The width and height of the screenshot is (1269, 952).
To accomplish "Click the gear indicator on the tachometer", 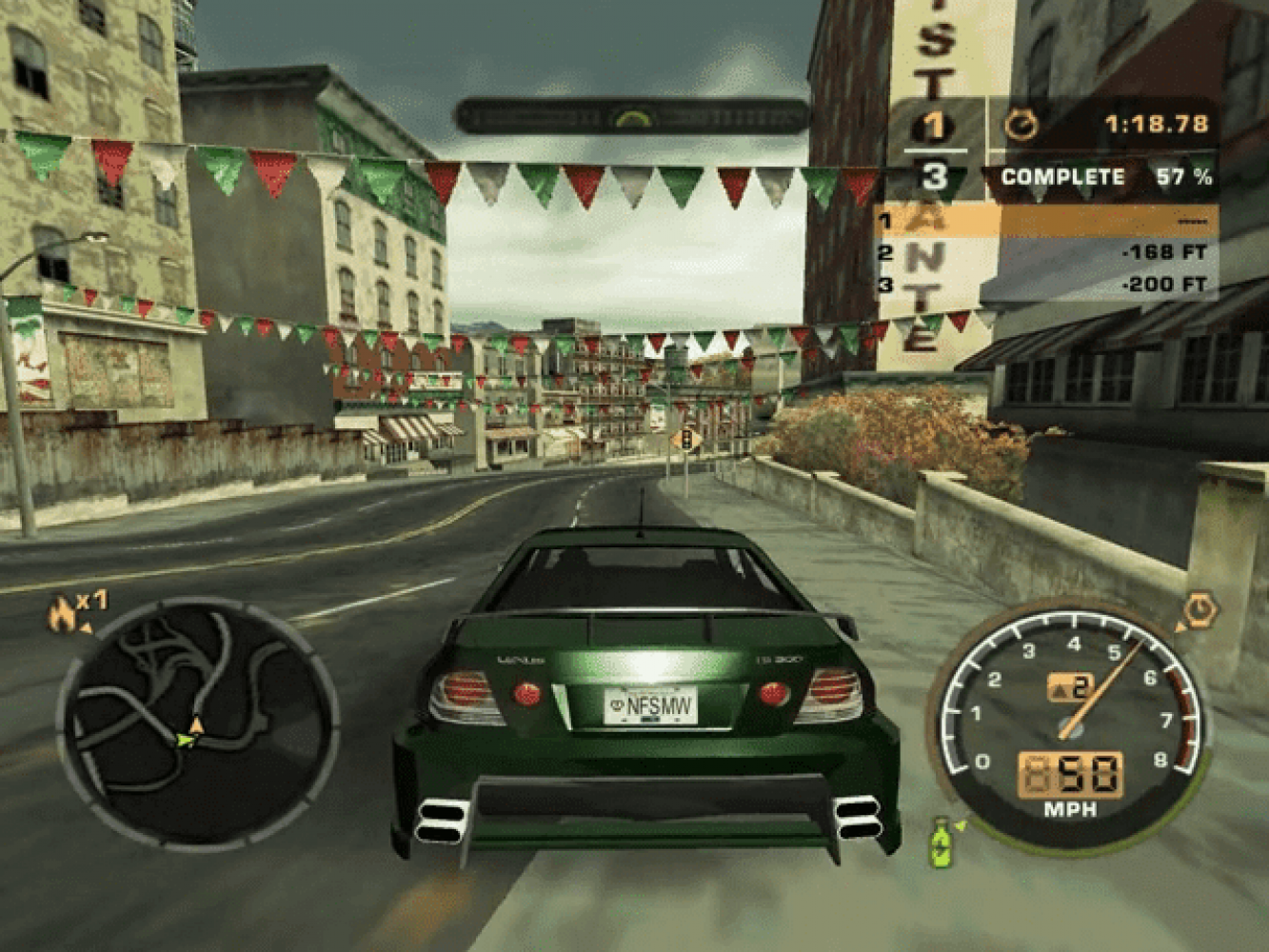I will click(1070, 686).
